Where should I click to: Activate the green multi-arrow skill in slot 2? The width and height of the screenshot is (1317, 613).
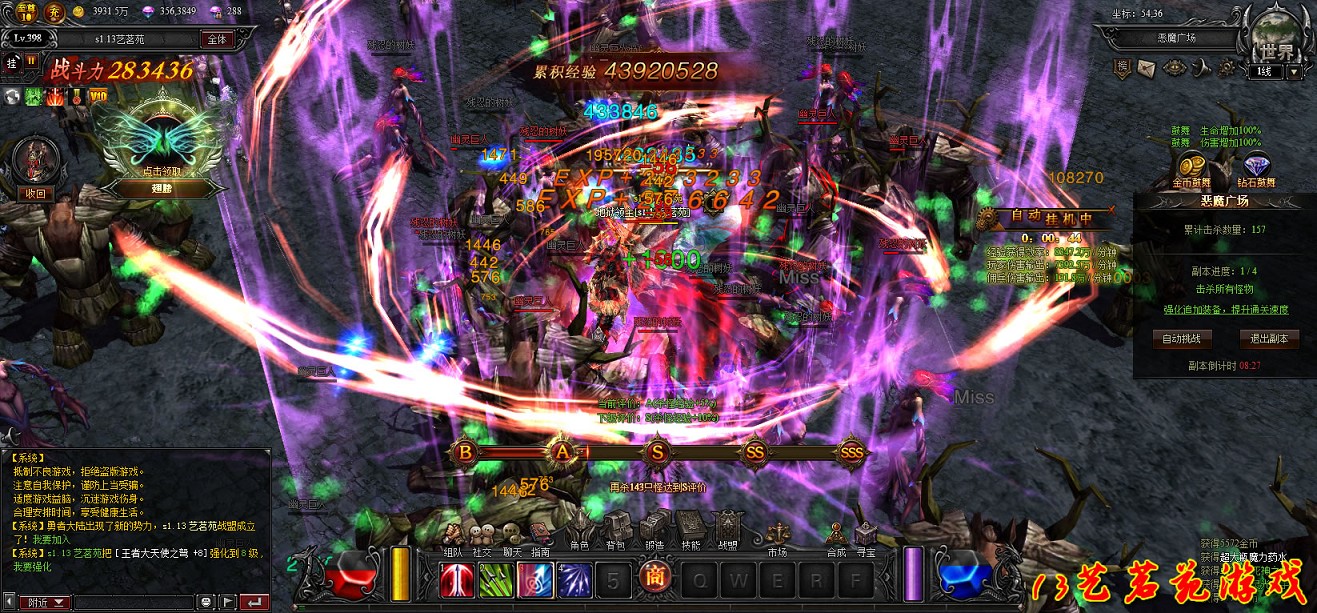495,580
